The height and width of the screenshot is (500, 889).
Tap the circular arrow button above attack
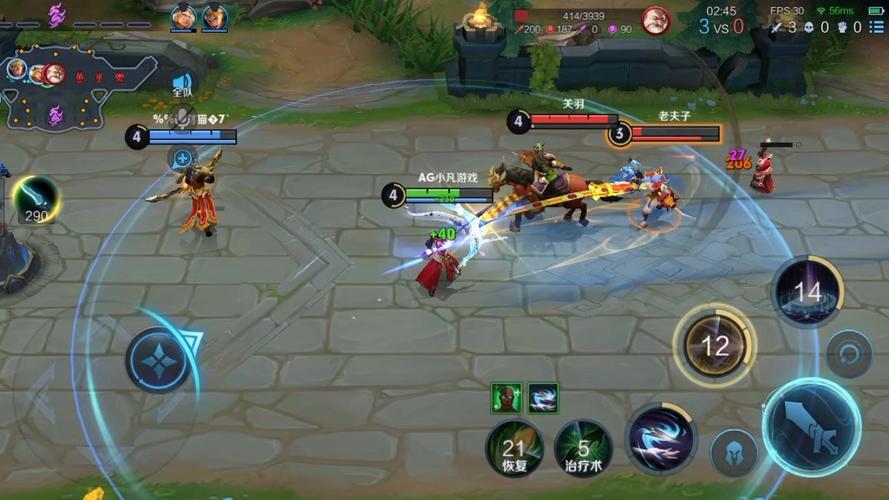tap(848, 354)
